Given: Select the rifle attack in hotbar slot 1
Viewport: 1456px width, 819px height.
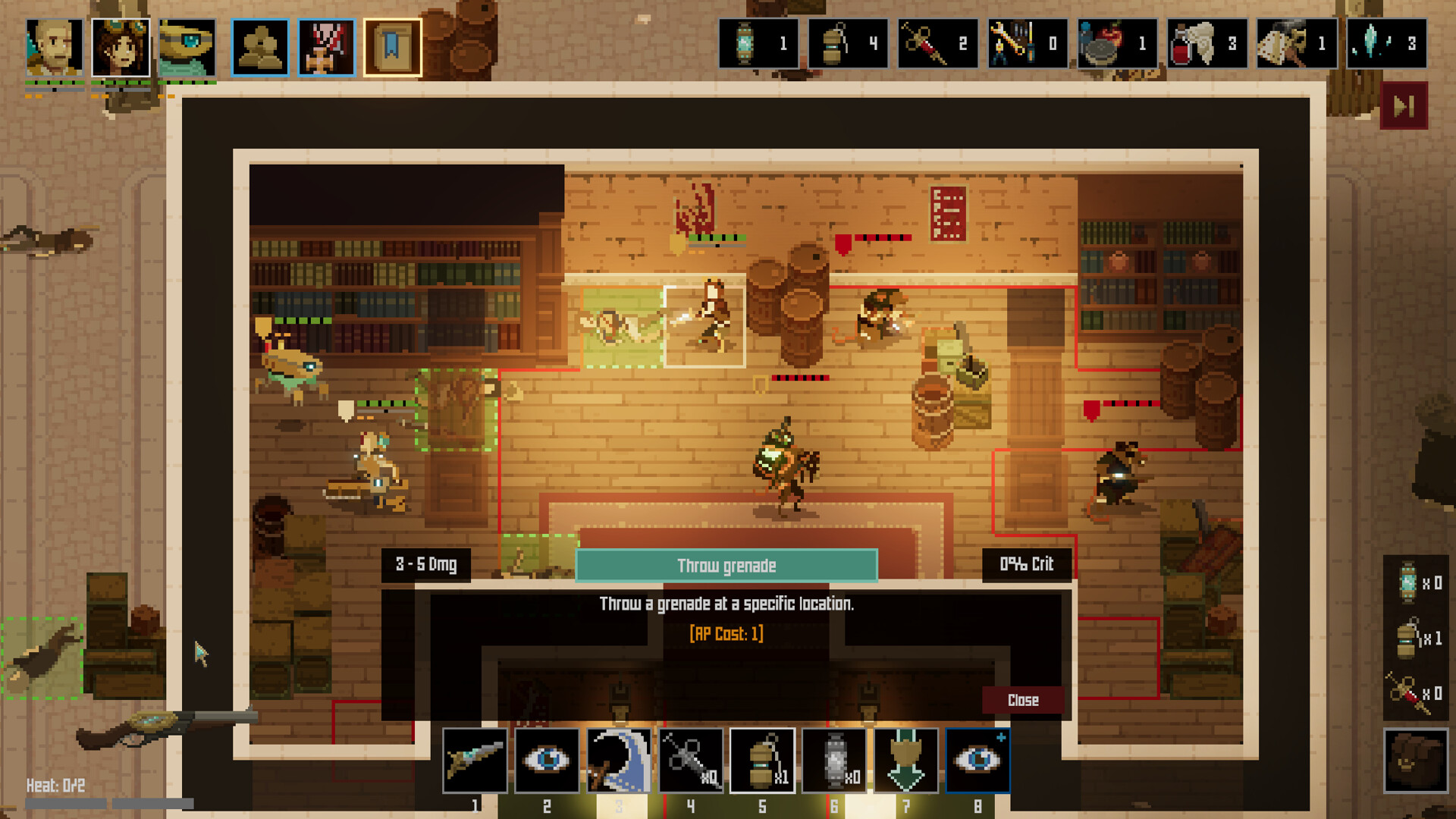Looking at the screenshot, I should point(475,760).
